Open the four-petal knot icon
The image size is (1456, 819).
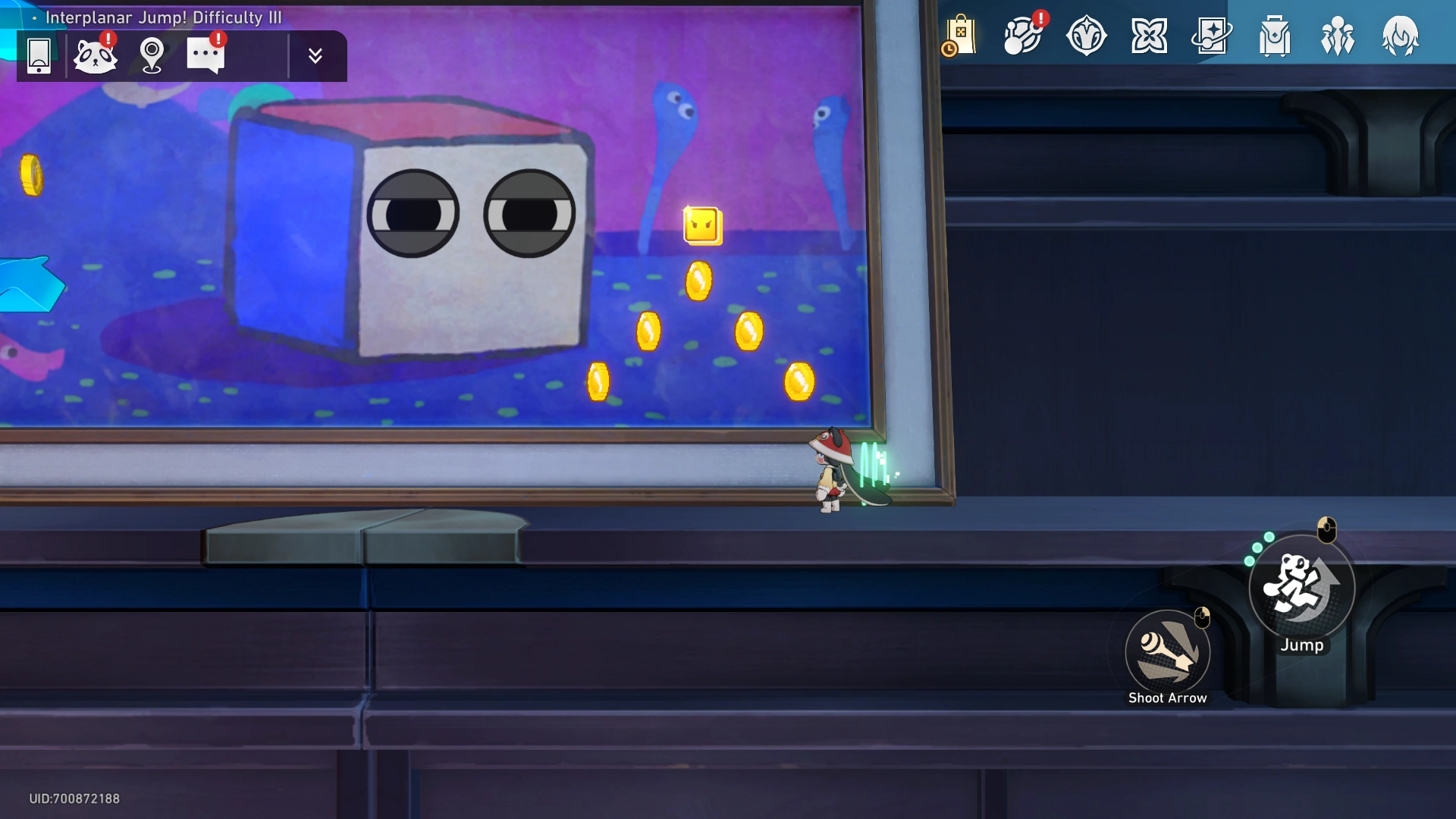pyautogui.click(x=1149, y=36)
